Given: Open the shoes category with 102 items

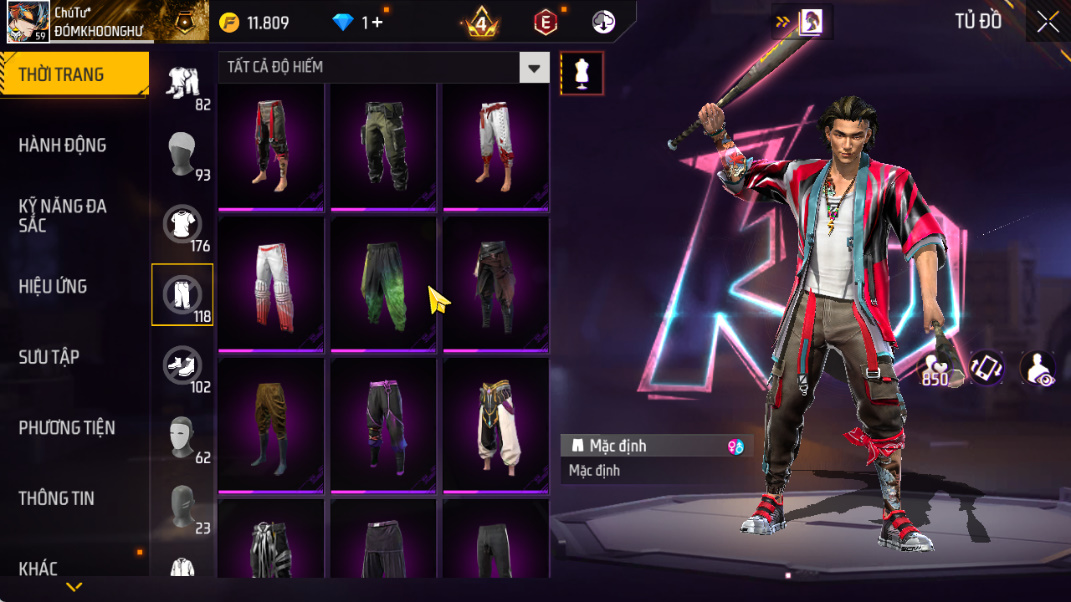Looking at the screenshot, I should (182, 366).
